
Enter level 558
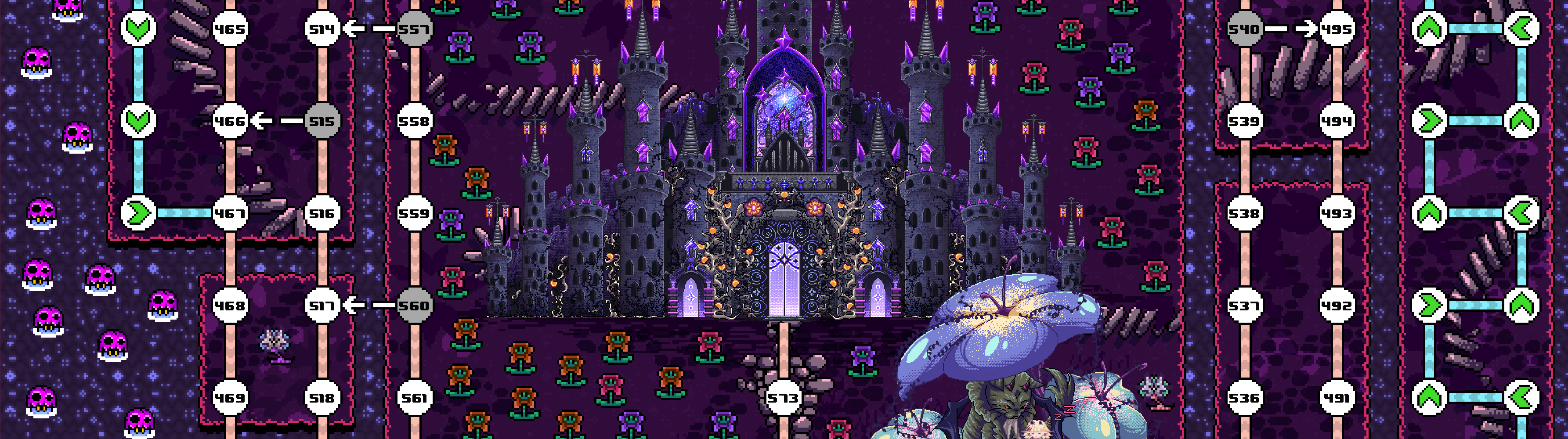(x=415, y=122)
